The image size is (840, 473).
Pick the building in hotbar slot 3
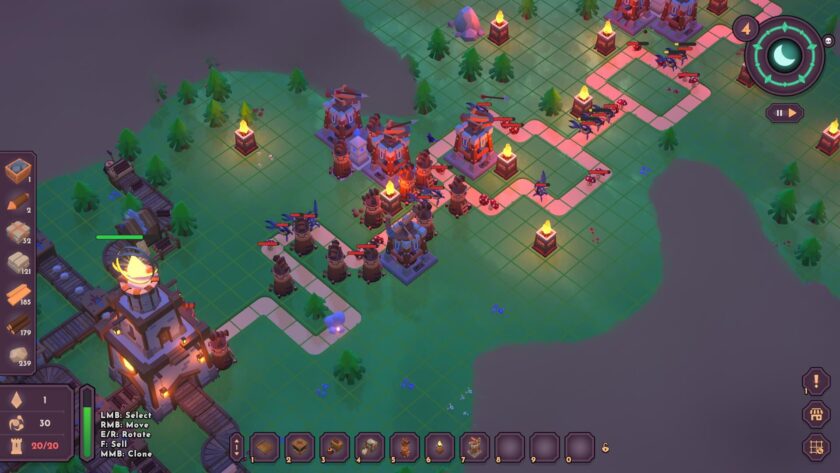[x=334, y=445]
